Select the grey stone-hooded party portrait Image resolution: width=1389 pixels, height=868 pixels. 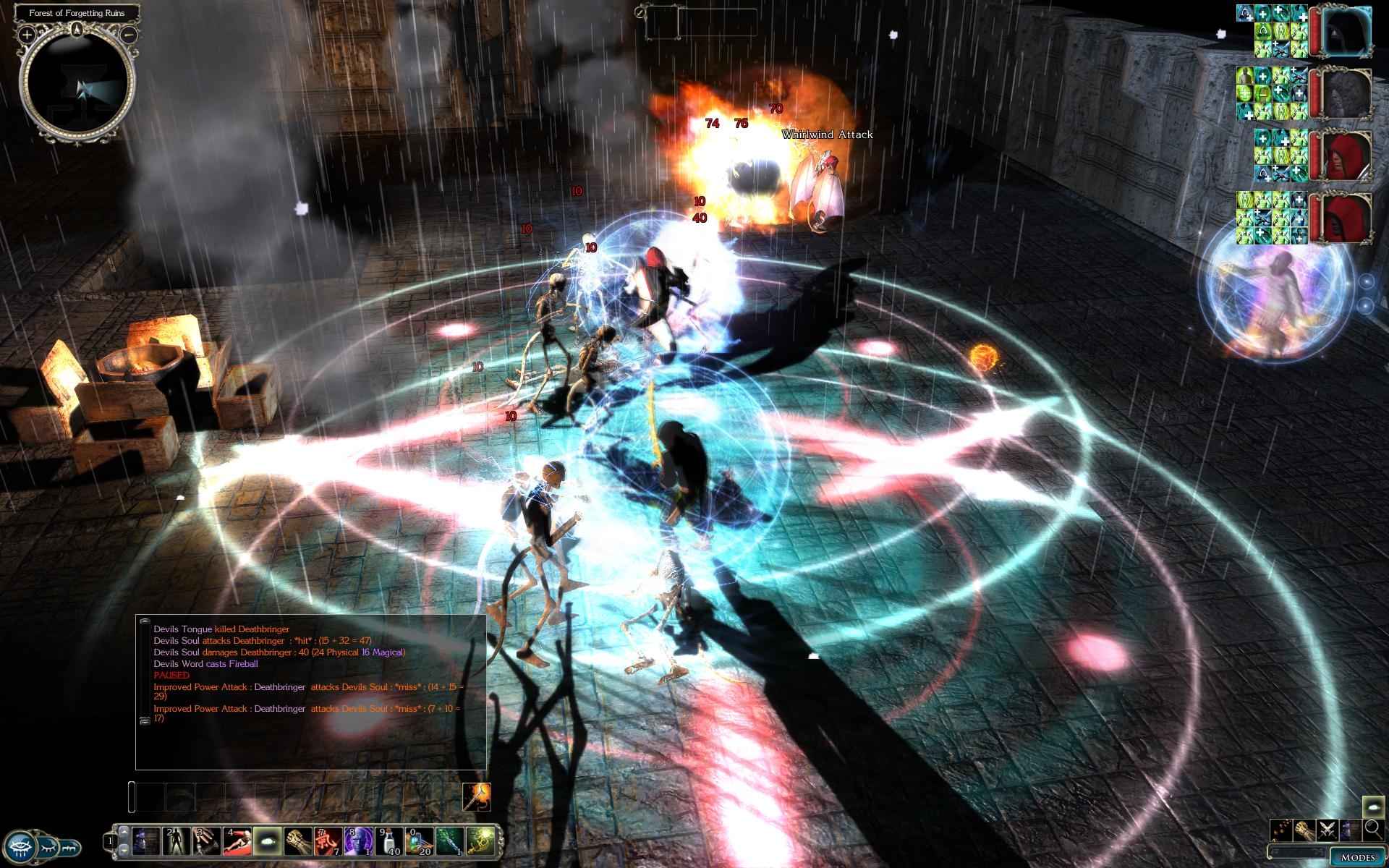[1348, 95]
